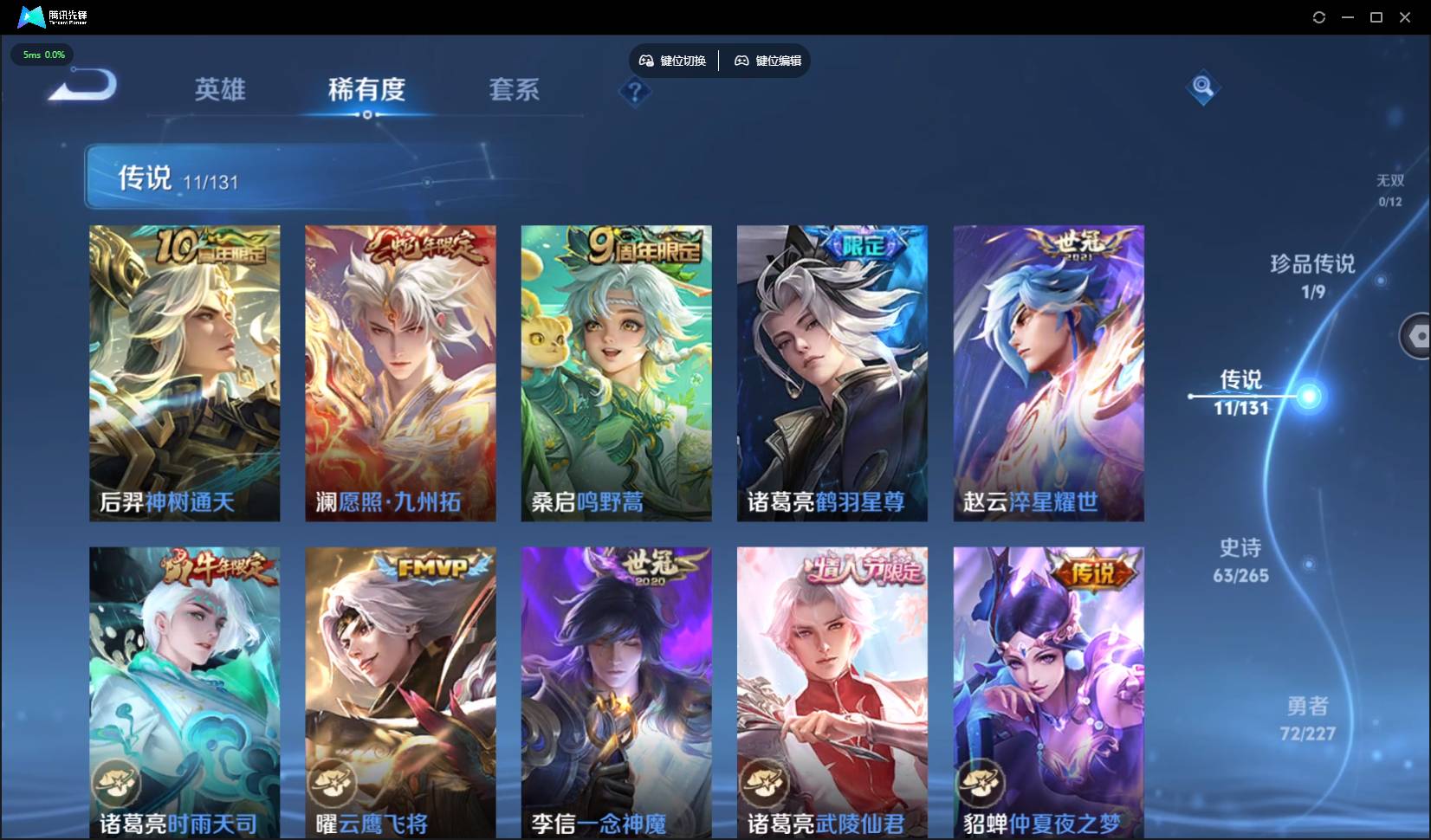Open the 史诗 63/265 rarity section
The image size is (1431, 840).
[1239, 559]
